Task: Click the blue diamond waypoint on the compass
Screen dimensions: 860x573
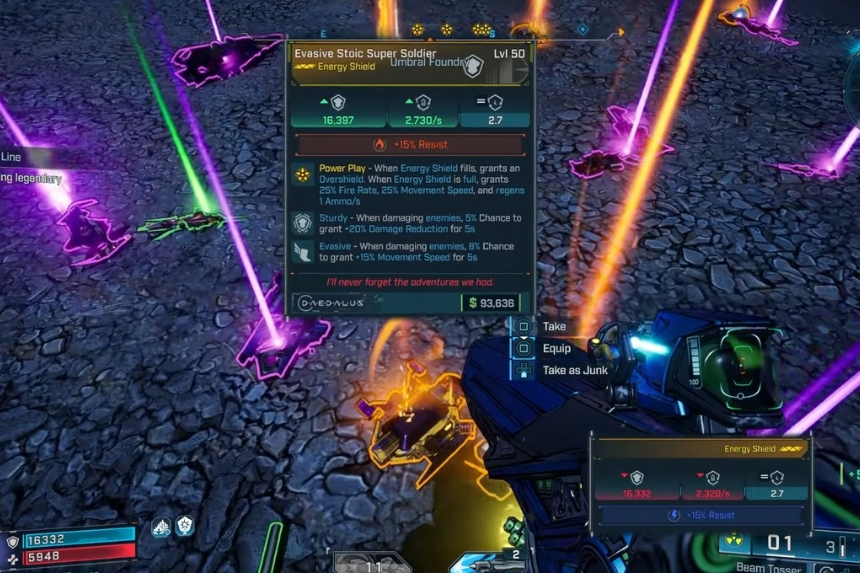Action: 582,30
